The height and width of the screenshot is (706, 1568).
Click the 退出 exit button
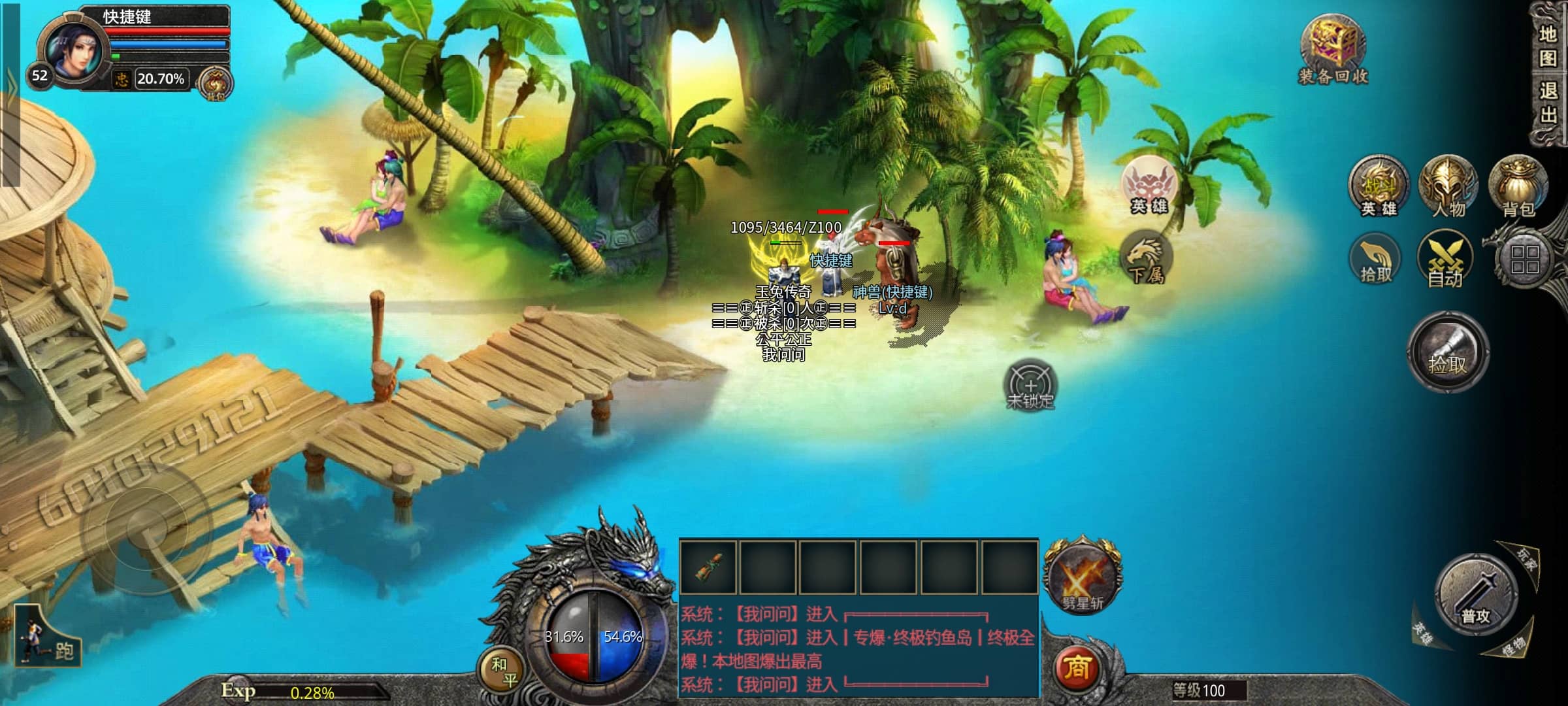point(1548,103)
